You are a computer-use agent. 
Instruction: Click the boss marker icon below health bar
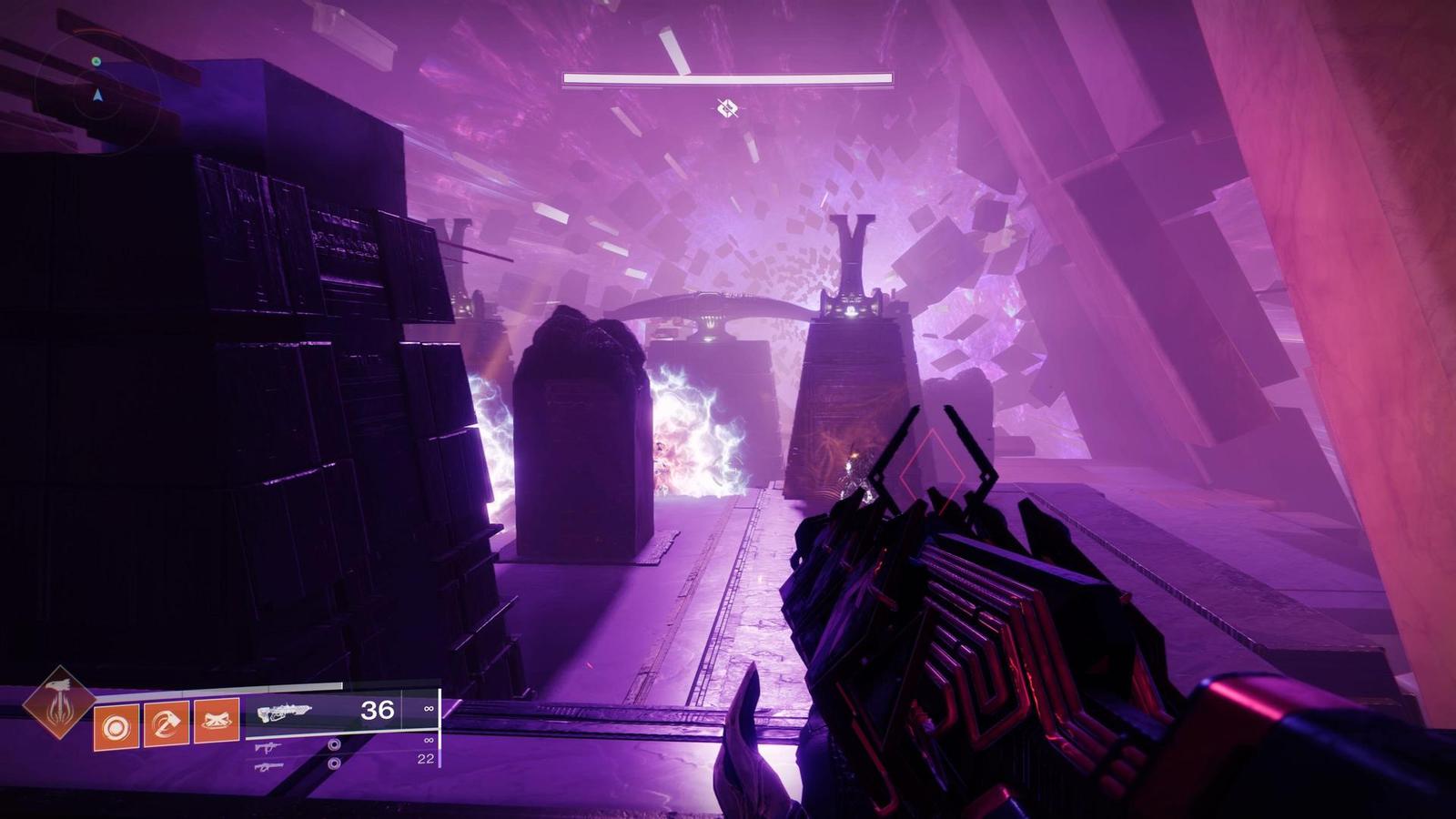[x=726, y=109]
